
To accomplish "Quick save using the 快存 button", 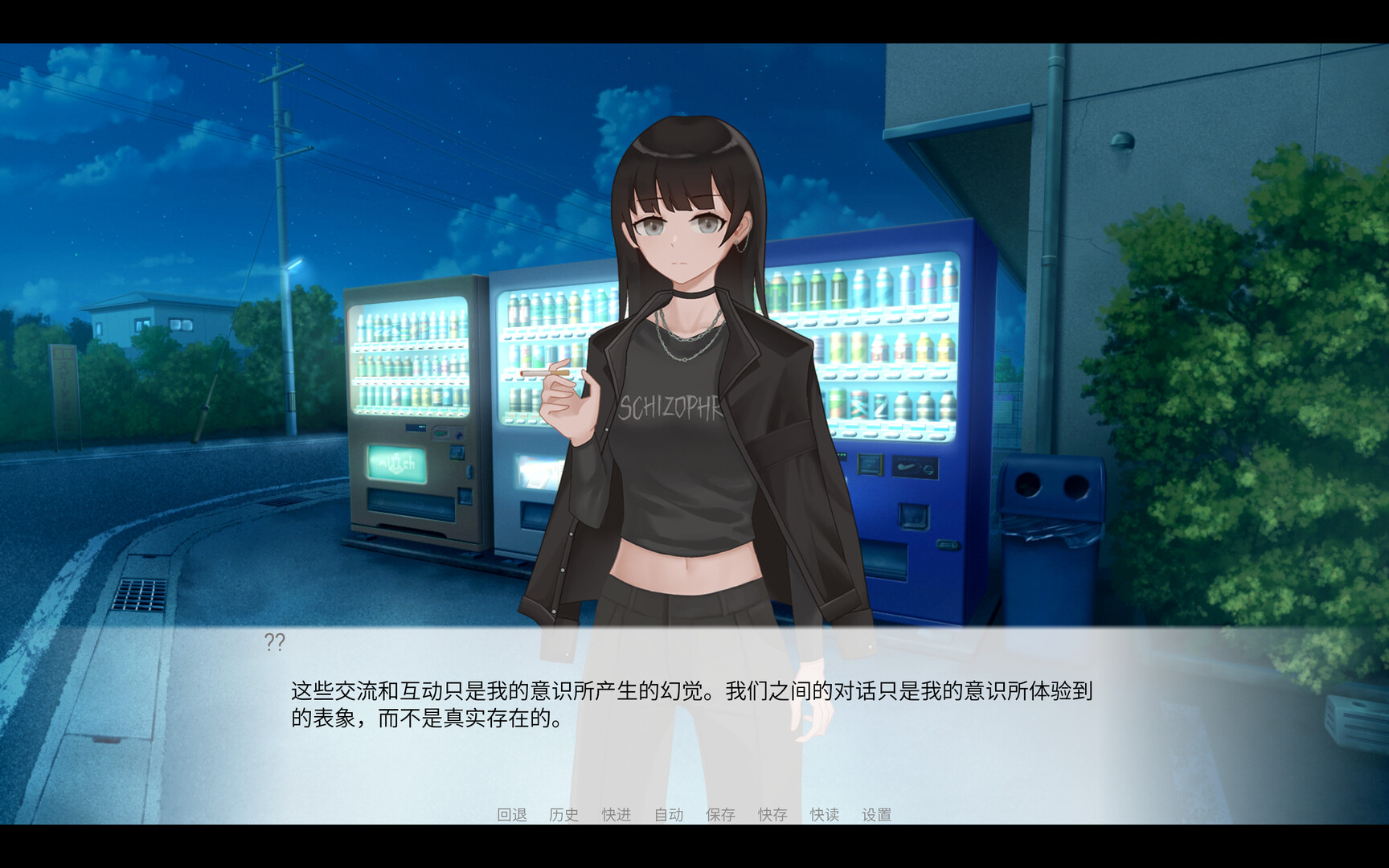I will coord(772,814).
